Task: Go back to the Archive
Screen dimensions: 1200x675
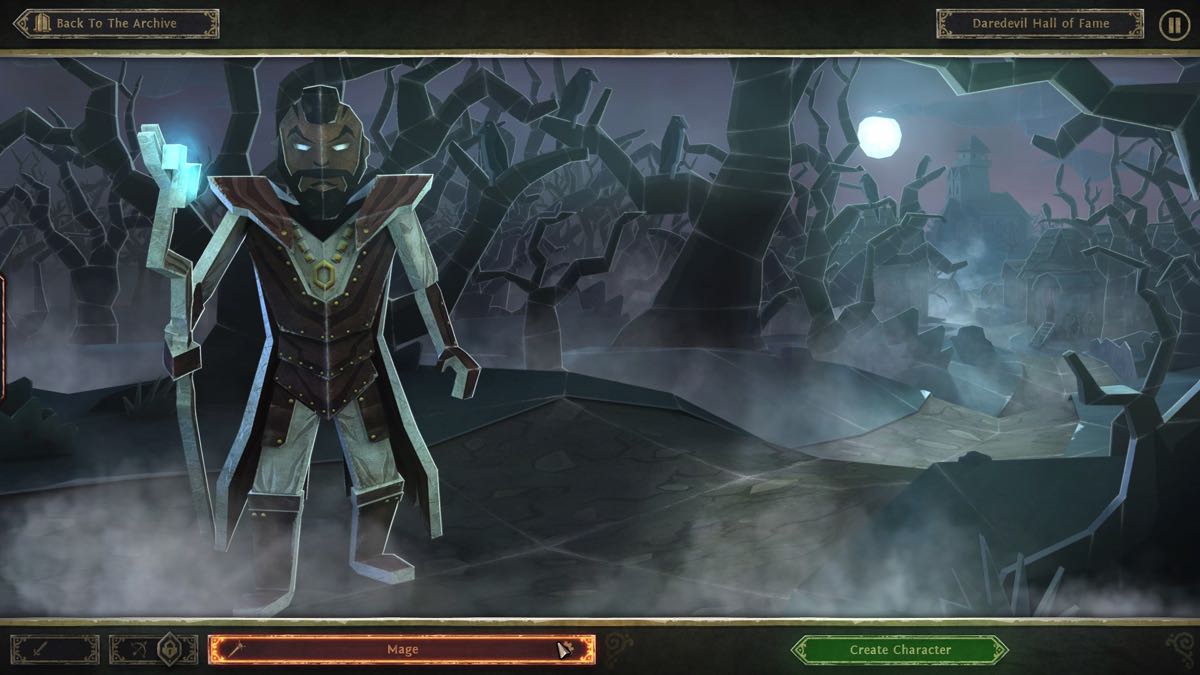Action: pyautogui.click(x=115, y=24)
